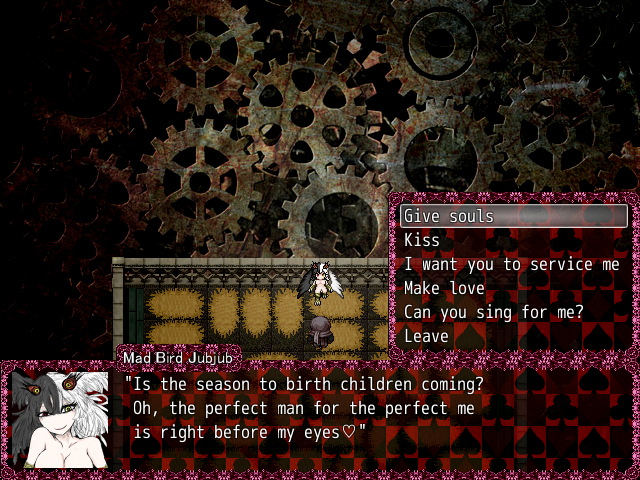Ask "Can you sing for me?"
The image size is (640, 480).
coord(493,312)
